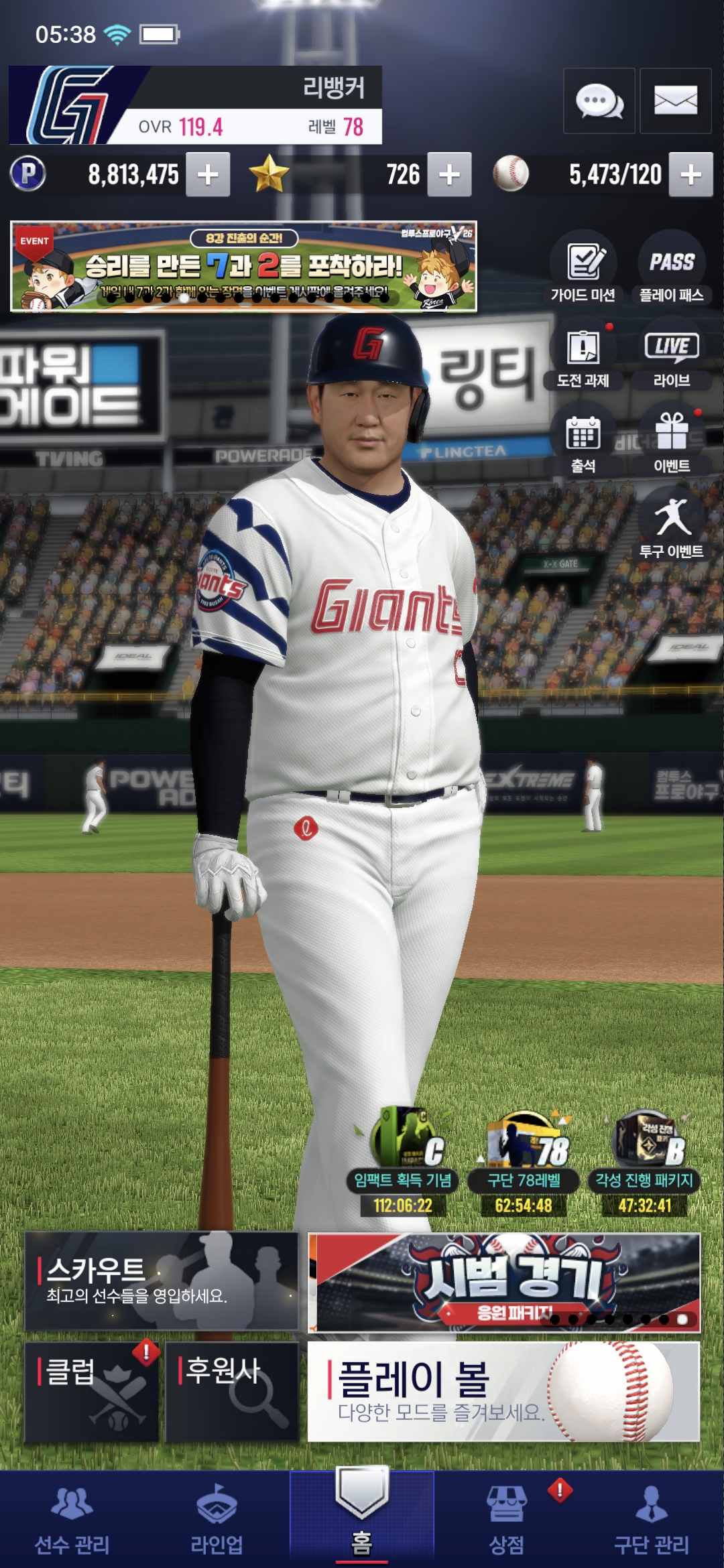Open the 후원사 sponsor panel
The image size is (724, 1568).
pos(232,1392)
